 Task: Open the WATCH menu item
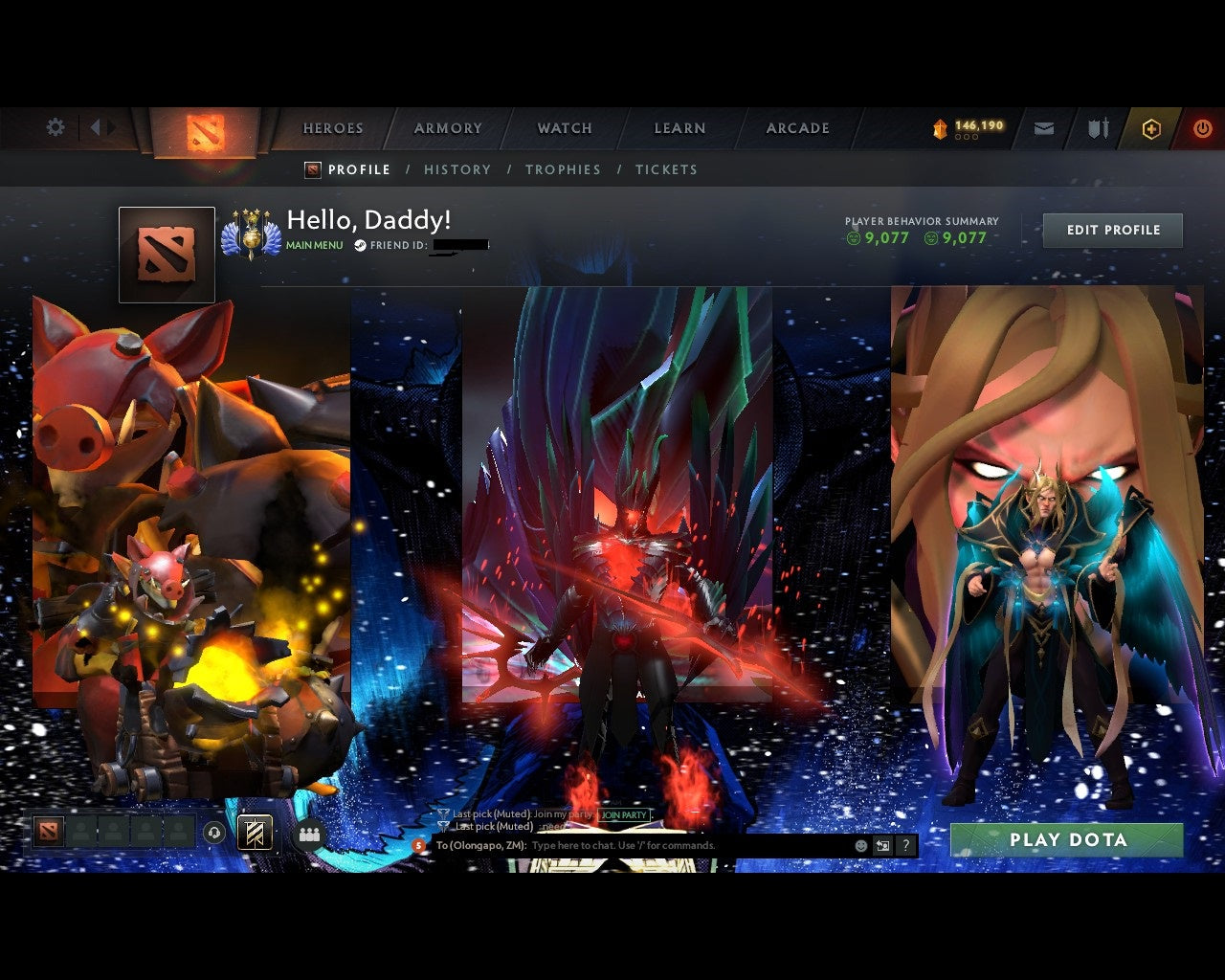[x=564, y=127]
